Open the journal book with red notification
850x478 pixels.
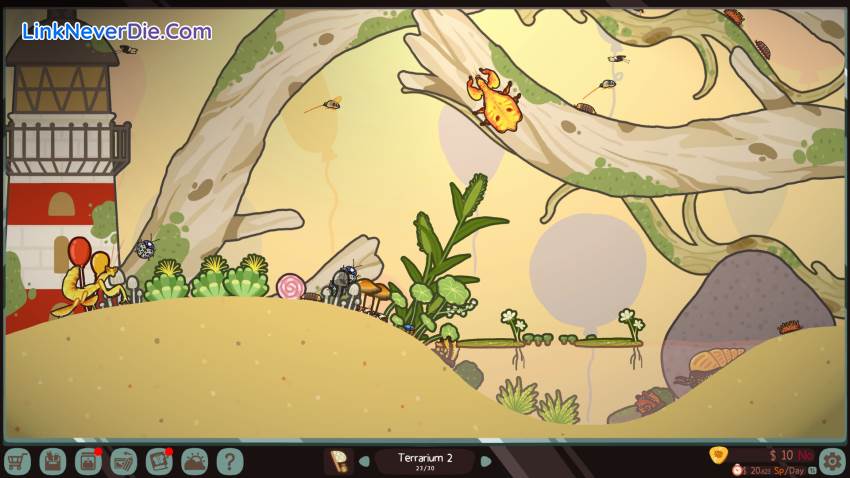pos(159,461)
